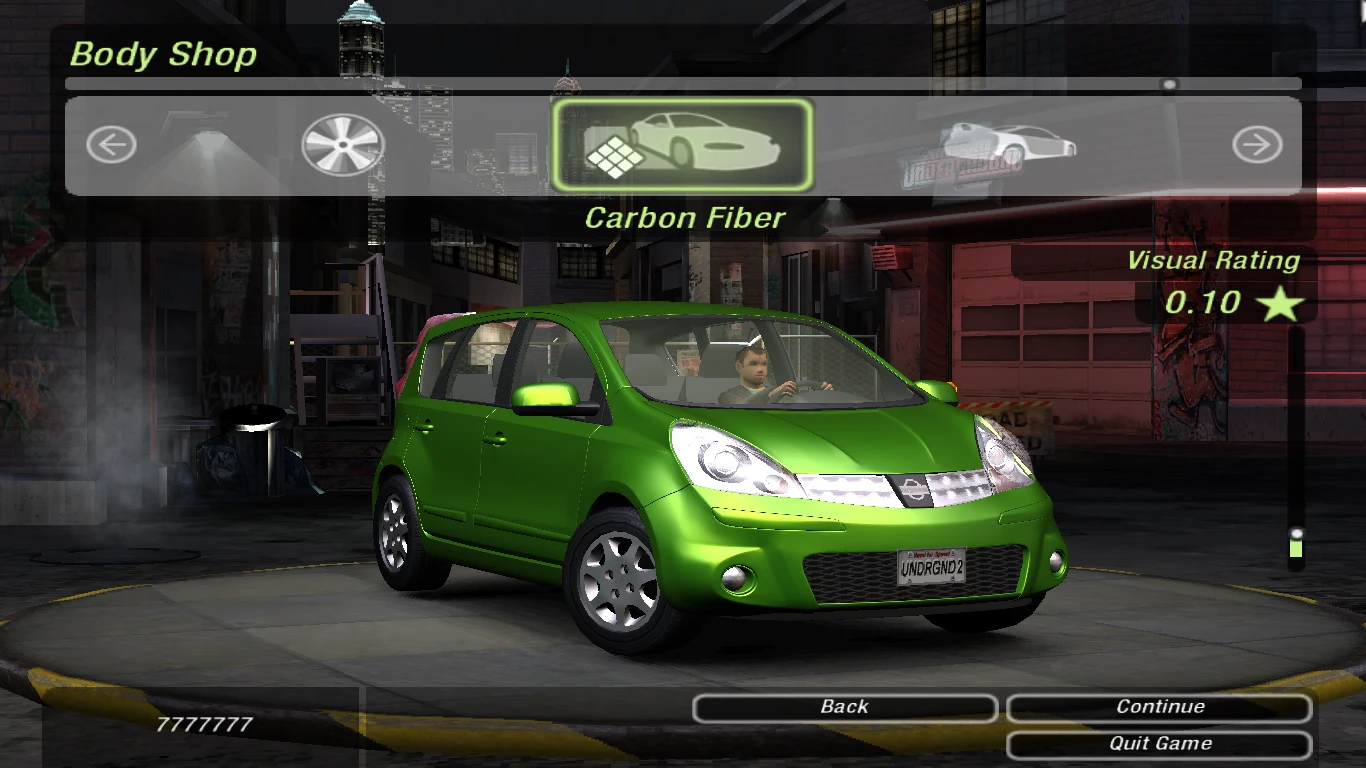Click the Body Shop title
1366x768 pixels.
pyautogui.click(x=163, y=55)
